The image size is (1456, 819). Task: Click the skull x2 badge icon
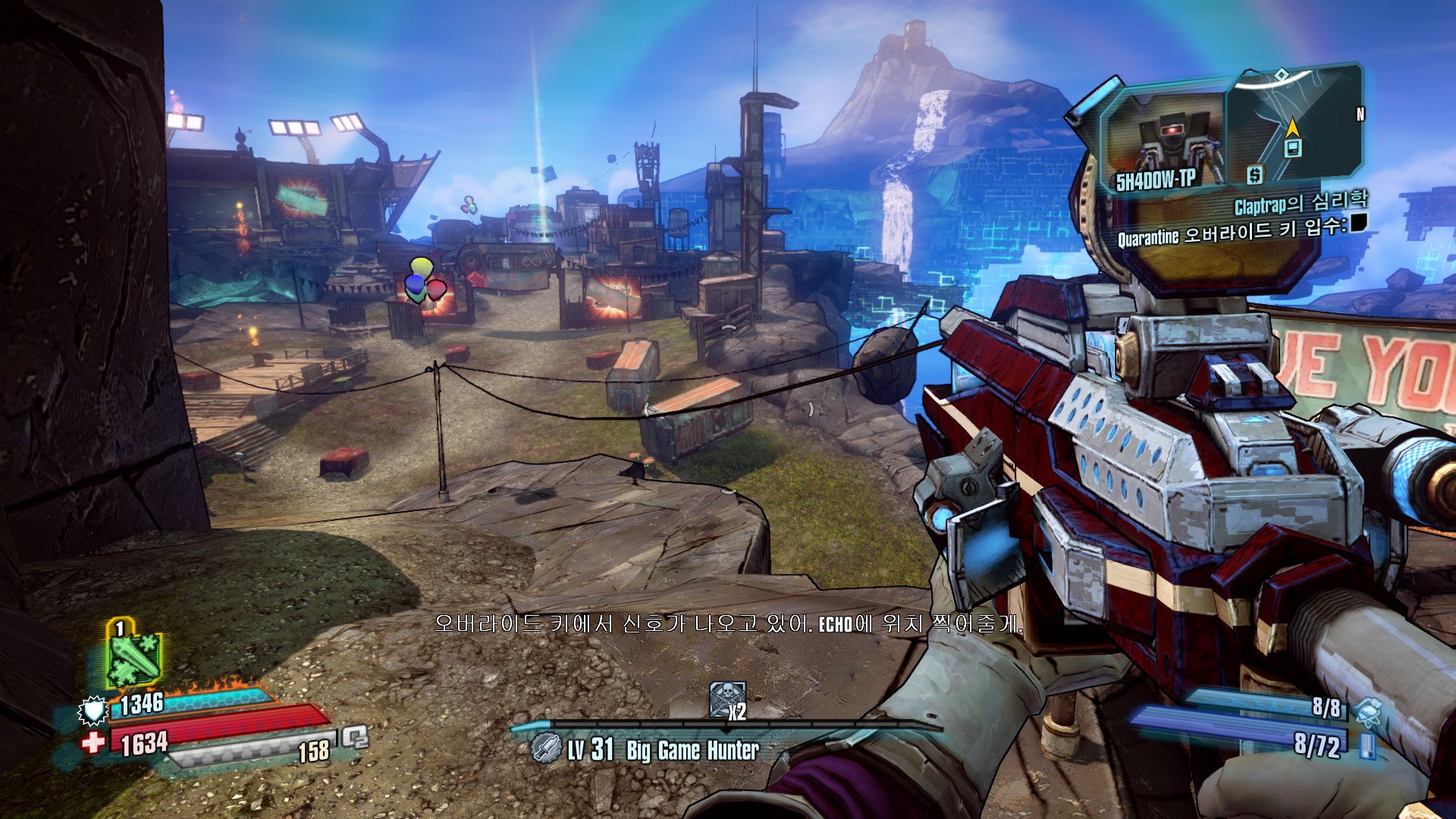(726, 699)
